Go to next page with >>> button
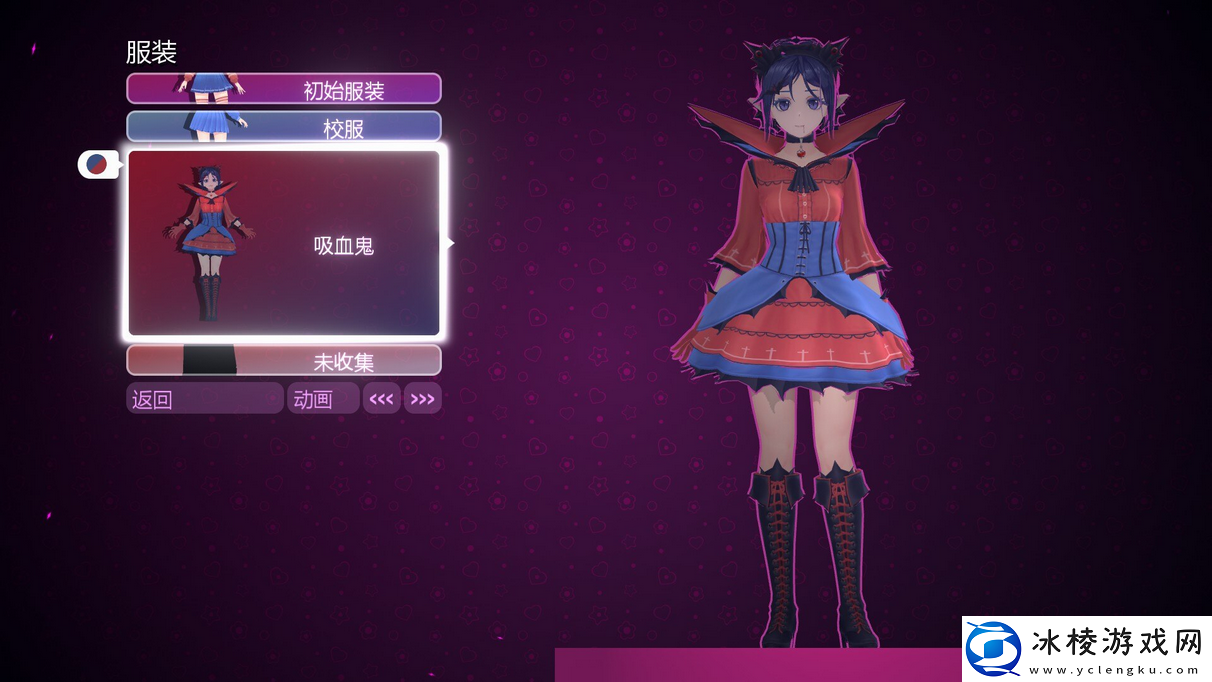1212x682 pixels. pos(422,399)
